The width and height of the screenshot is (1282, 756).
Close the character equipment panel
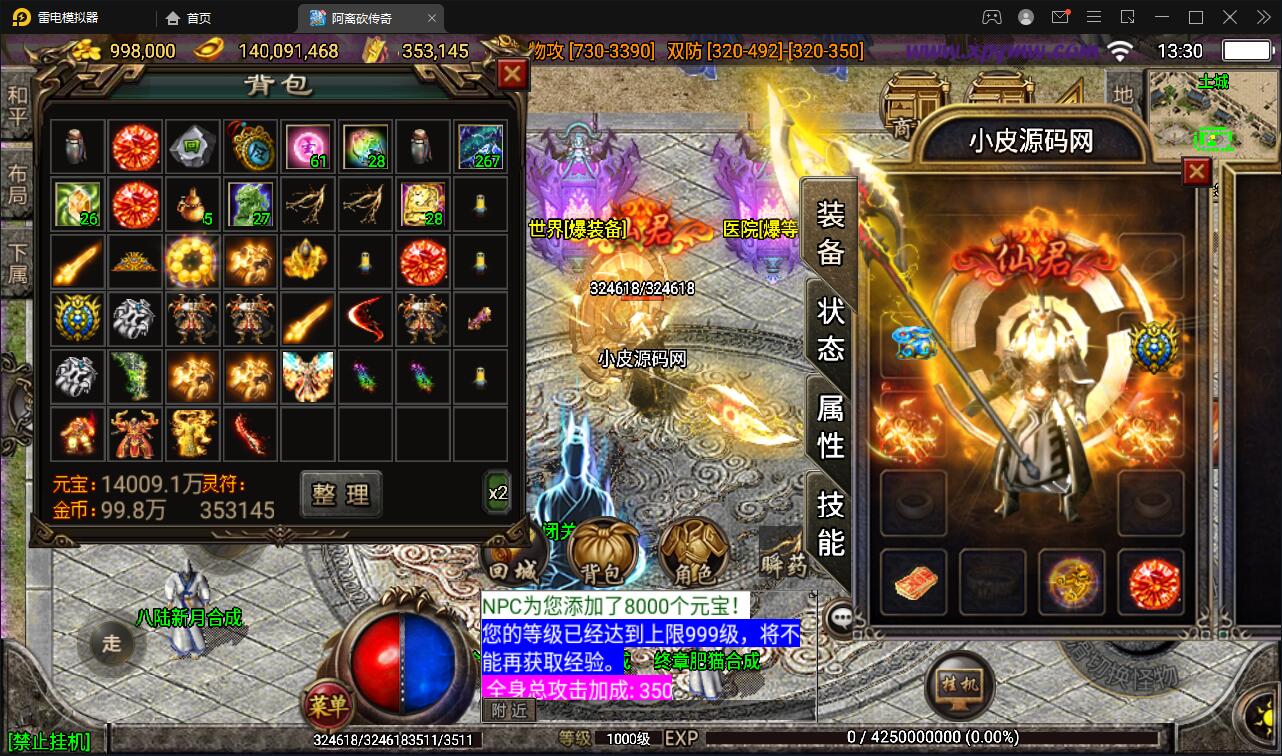click(1197, 172)
